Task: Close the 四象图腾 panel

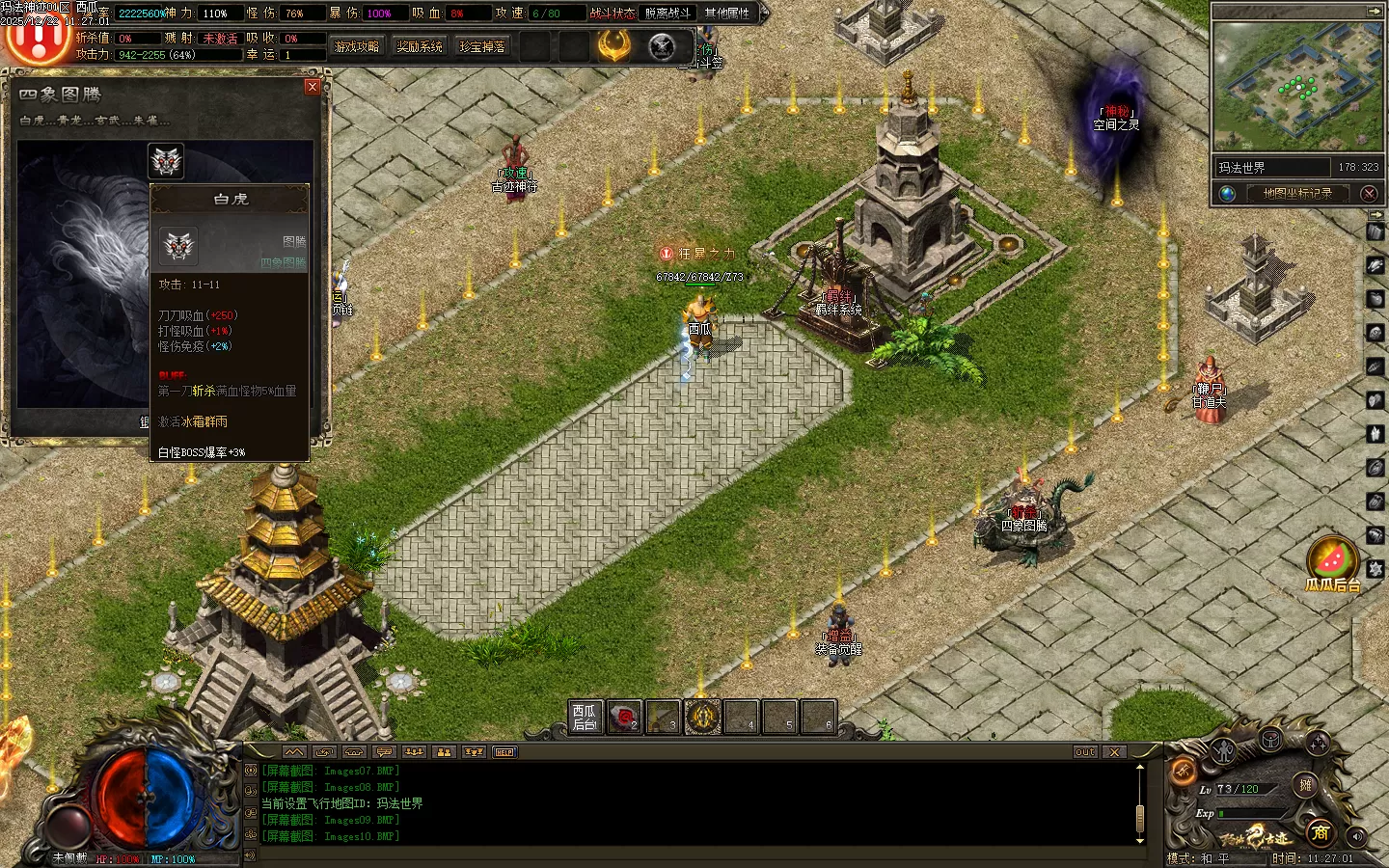Action: click(312, 87)
